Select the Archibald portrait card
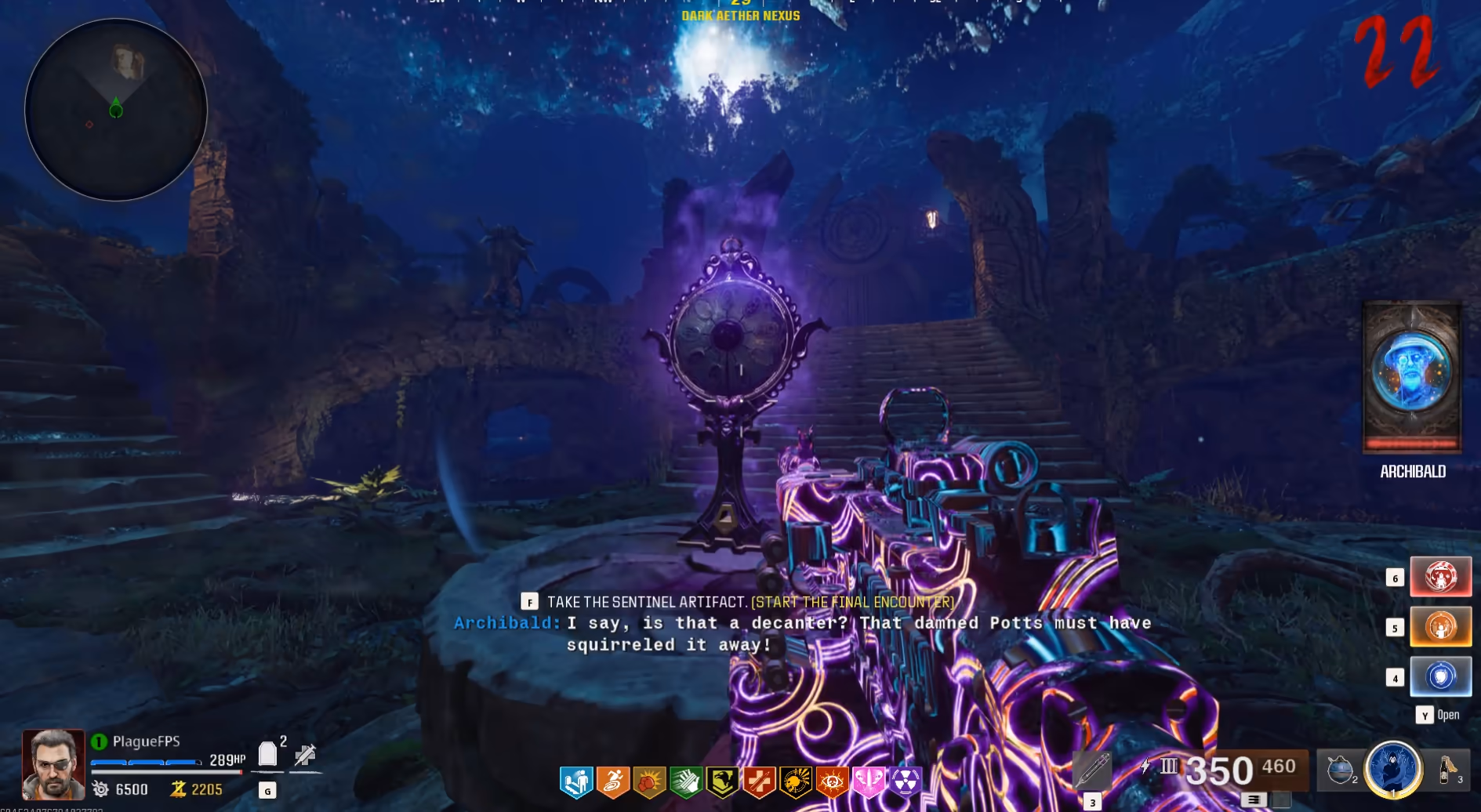The height and width of the screenshot is (812, 1481). [1412, 377]
